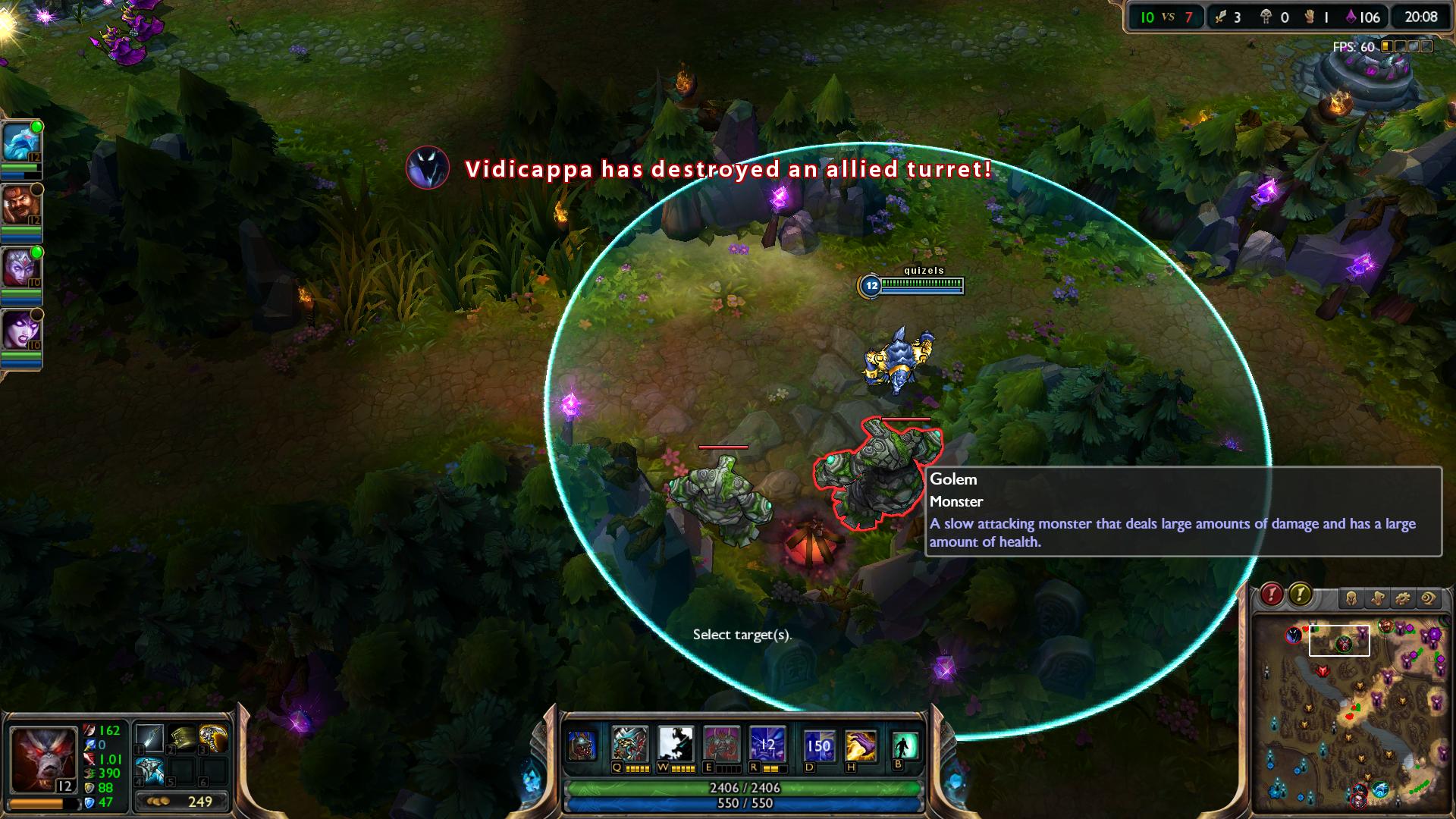Select the summoner spell on D
The height and width of the screenshot is (819, 1456).
click(x=819, y=745)
